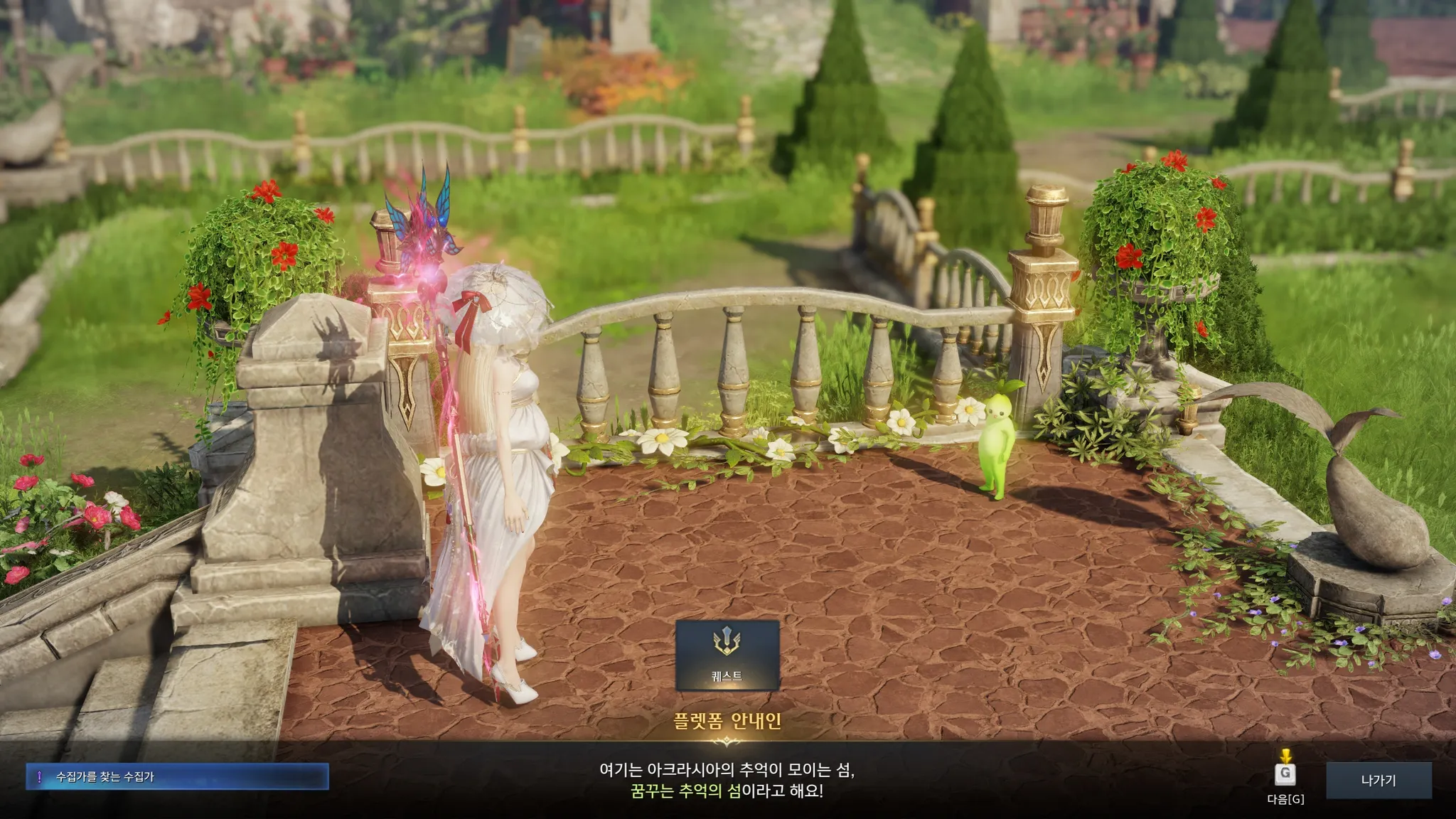Click the 나가기 exit button
This screenshot has height=819, width=1456.
[x=1379, y=780]
